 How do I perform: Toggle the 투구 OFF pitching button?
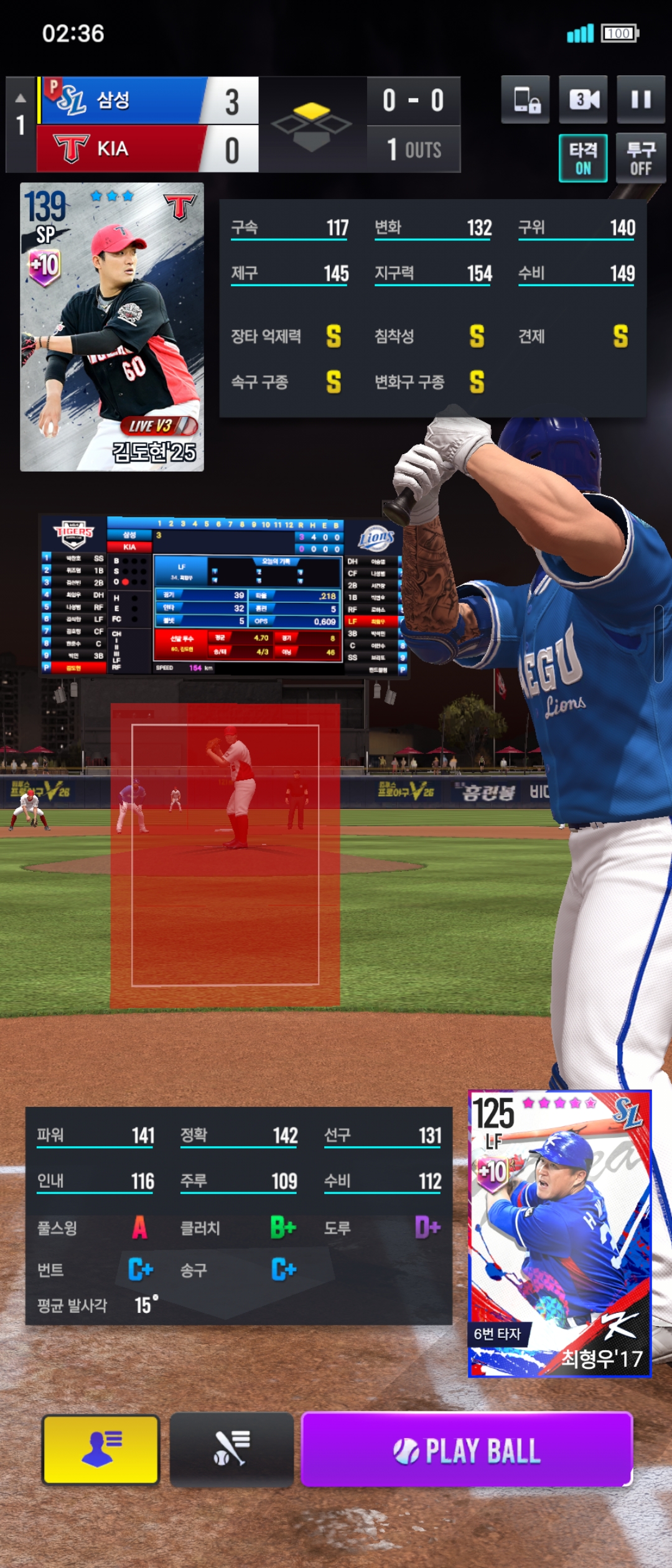tap(641, 158)
